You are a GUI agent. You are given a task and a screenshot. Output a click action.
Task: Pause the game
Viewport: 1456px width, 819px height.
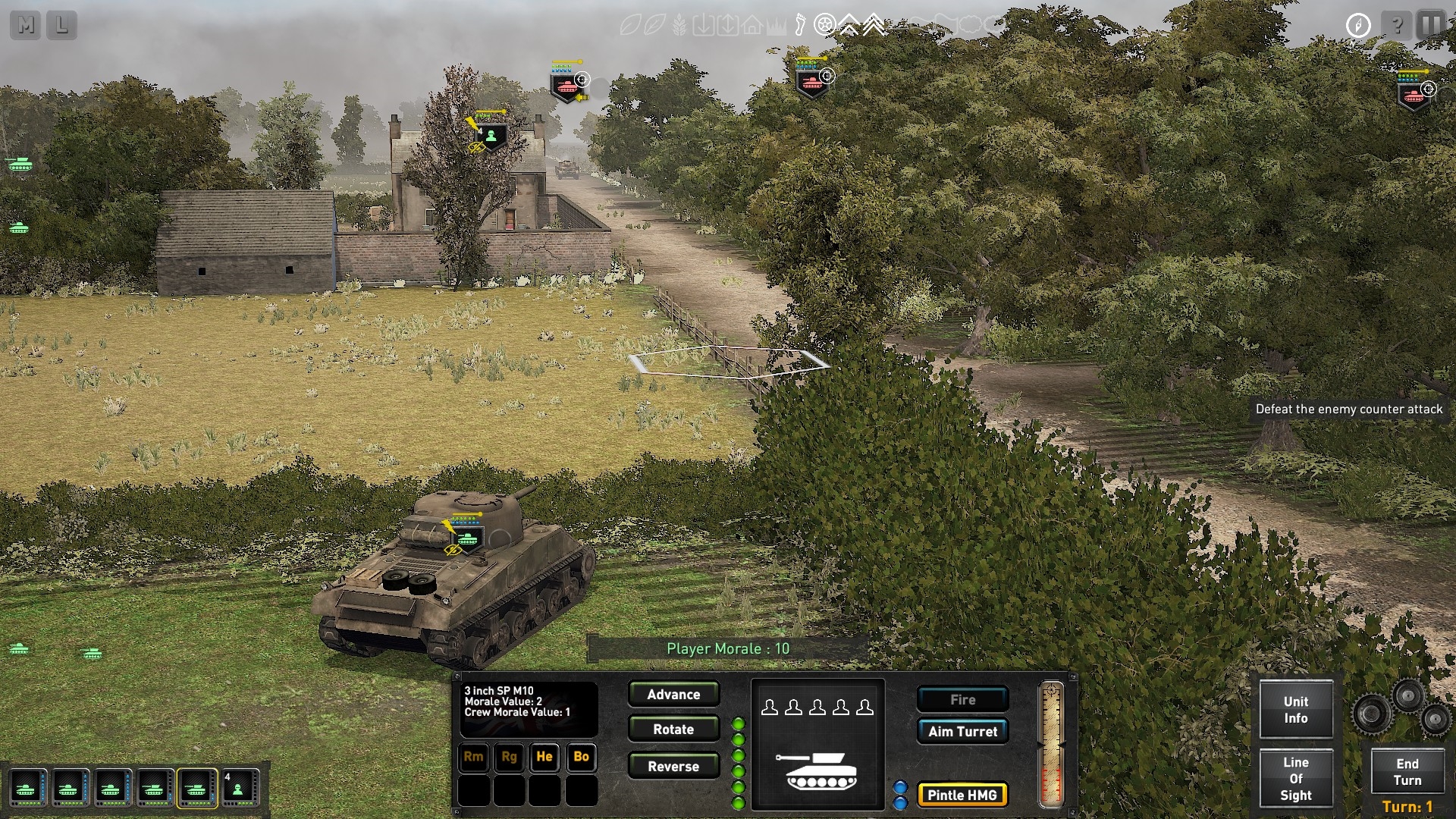1431,25
